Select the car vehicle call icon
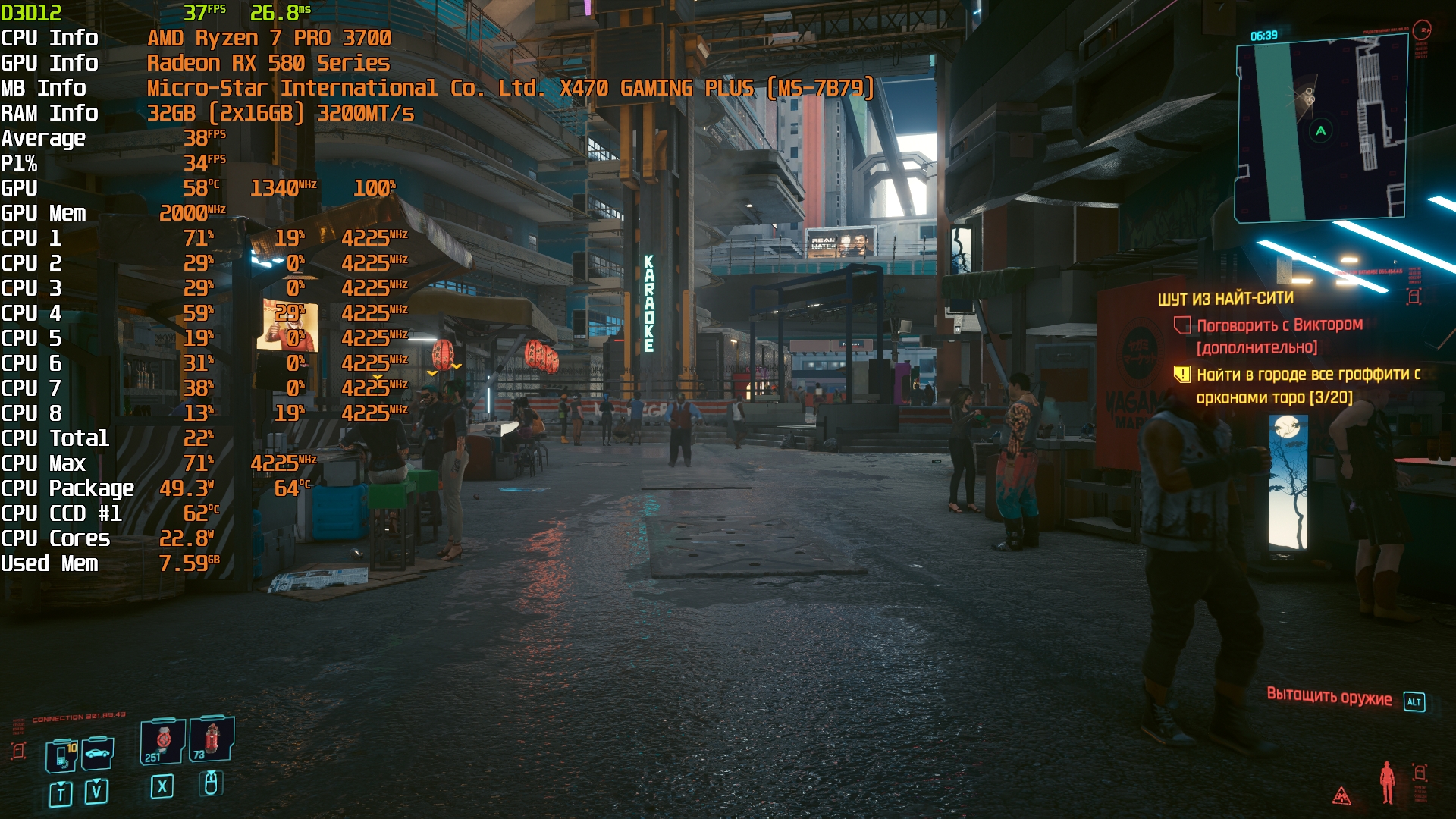This screenshot has width=1456, height=819. click(x=98, y=753)
